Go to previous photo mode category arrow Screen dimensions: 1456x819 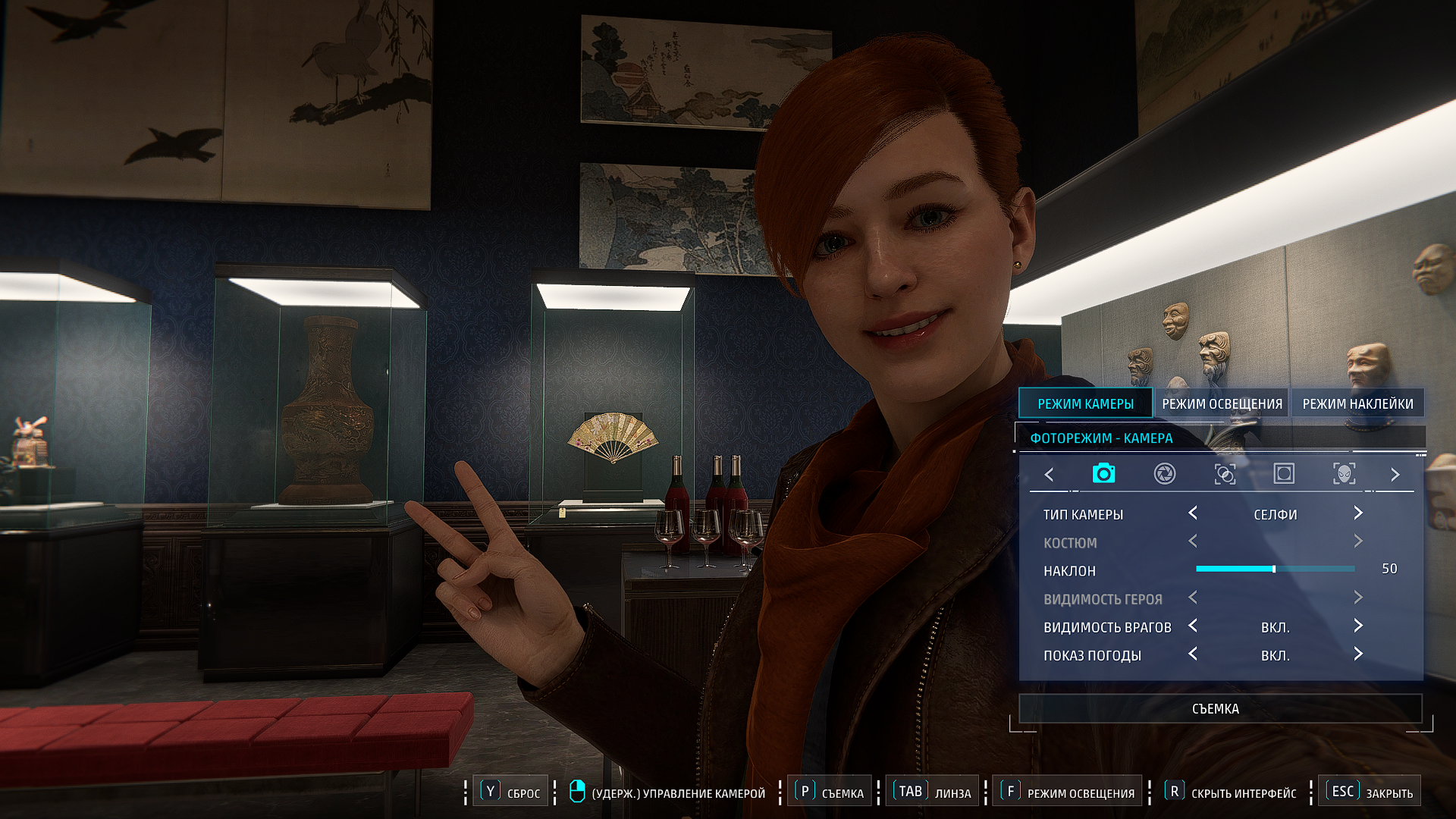pyautogui.click(x=1049, y=475)
